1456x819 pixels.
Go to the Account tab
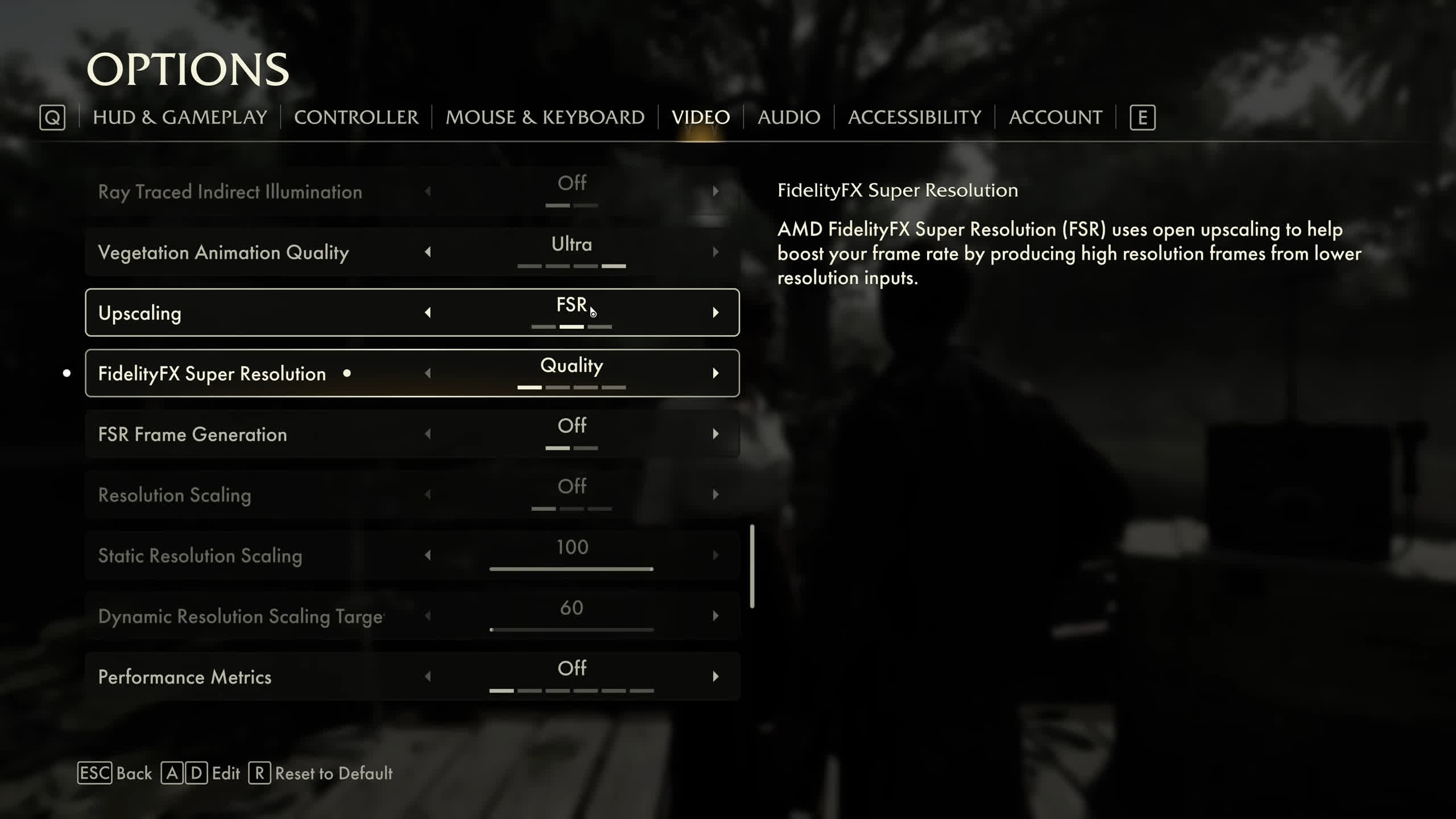[x=1055, y=117]
